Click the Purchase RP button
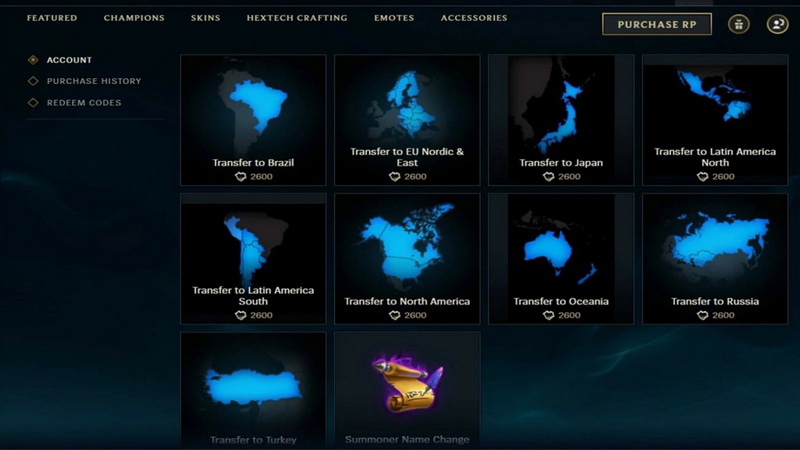Screen dimensions: 800x450 click(x=656, y=24)
